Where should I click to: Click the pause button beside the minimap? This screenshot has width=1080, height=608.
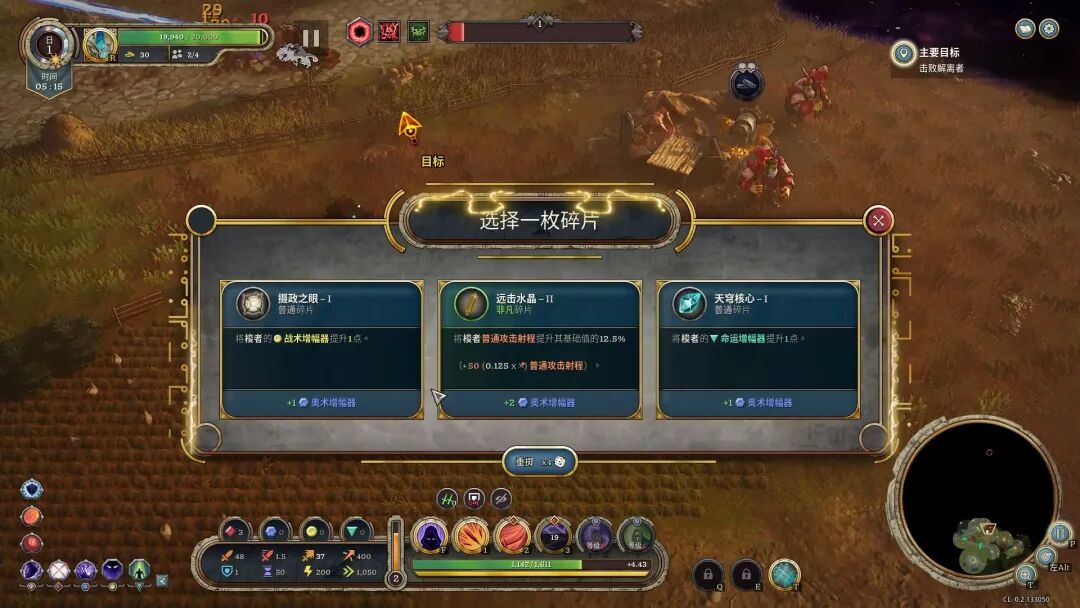coord(1061,532)
